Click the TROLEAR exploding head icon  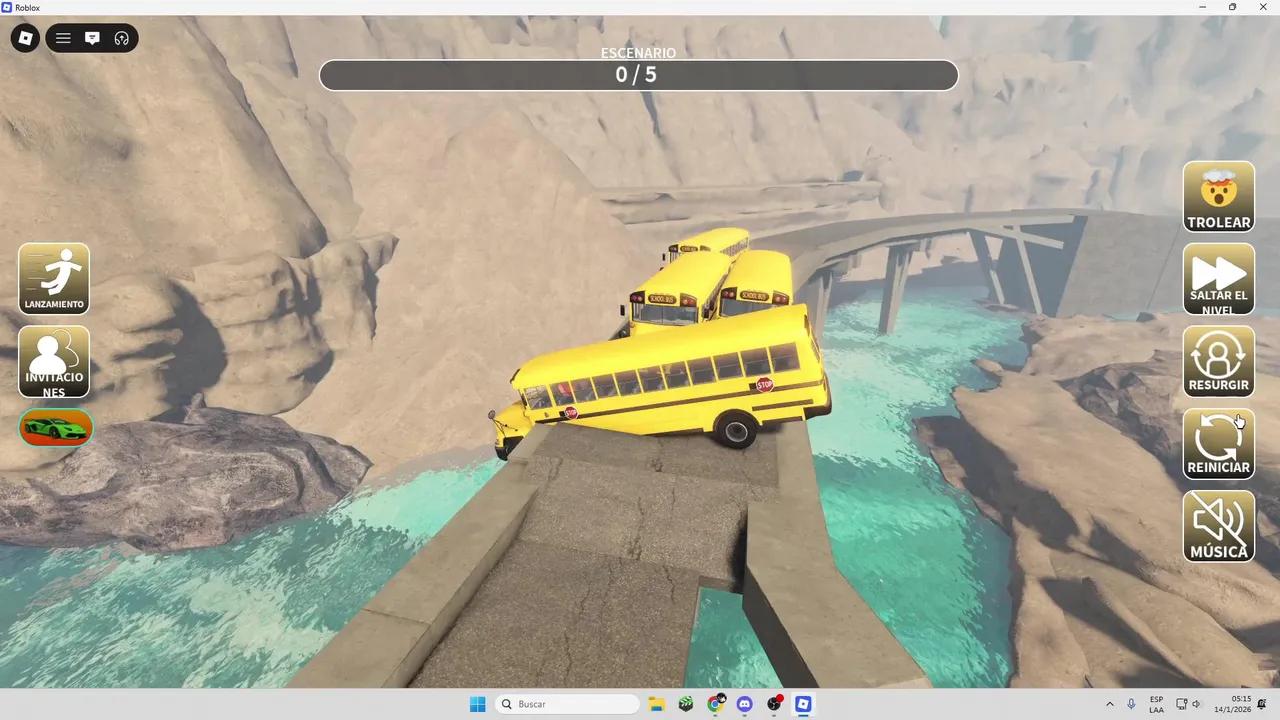[x=1218, y=196]
